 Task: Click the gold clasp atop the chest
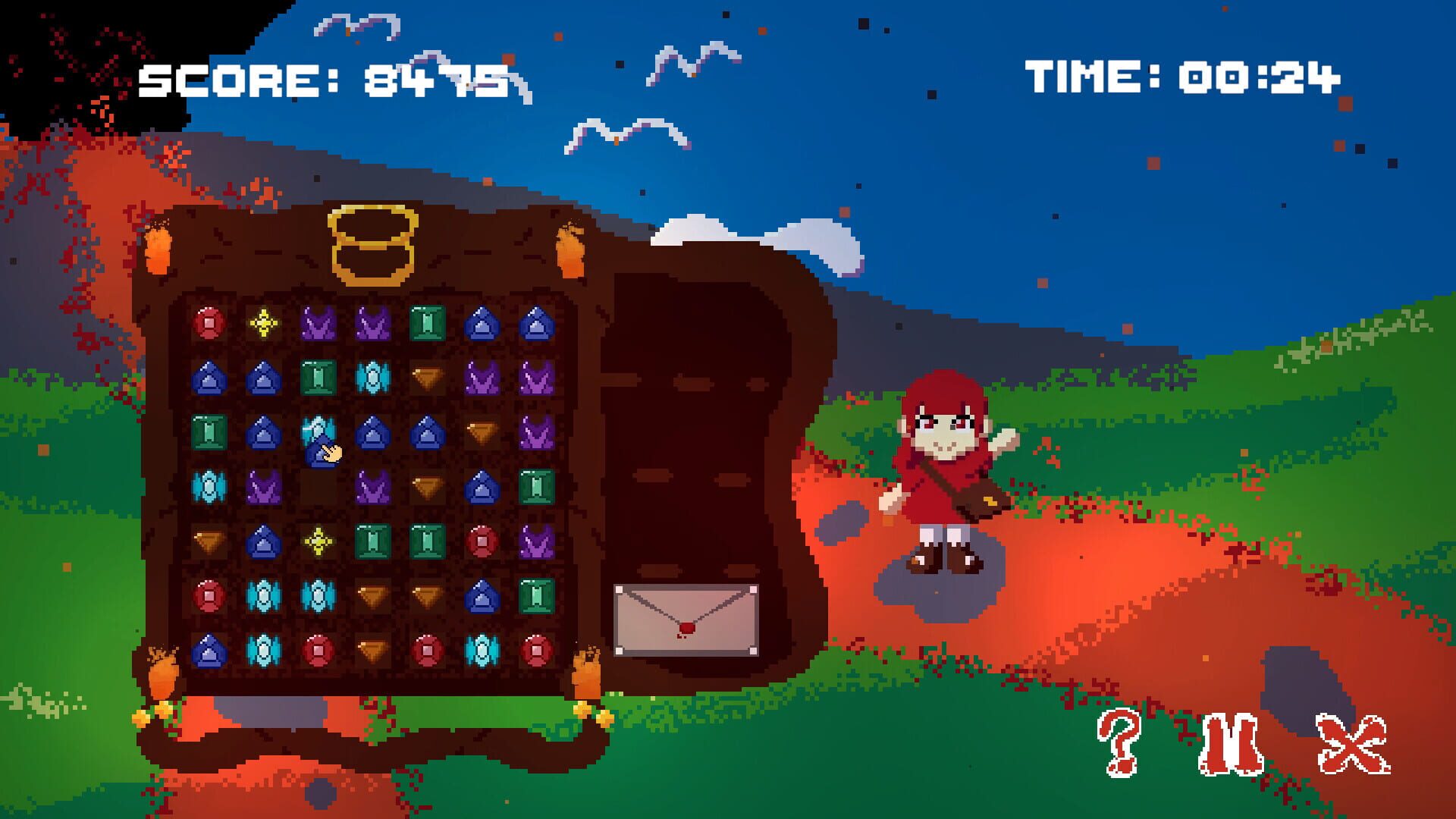pyautogui.click(x=372, y=243)
